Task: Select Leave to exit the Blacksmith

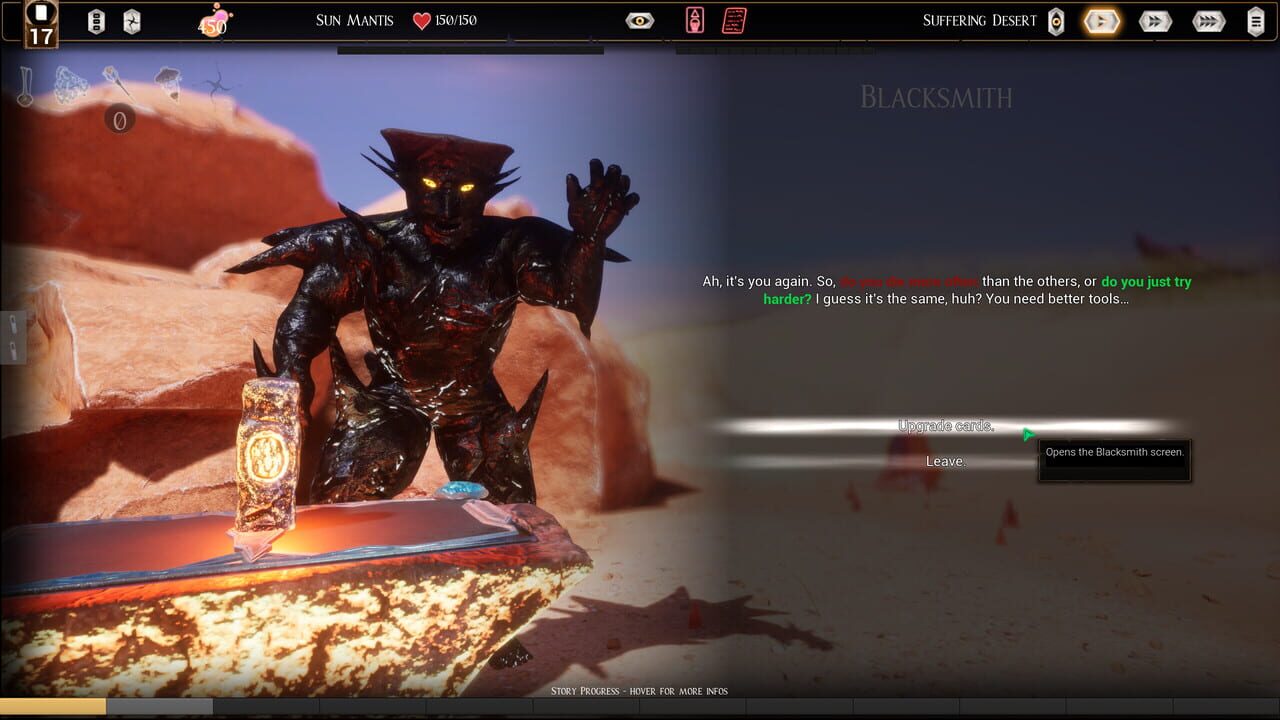Action: coord(946,461)
